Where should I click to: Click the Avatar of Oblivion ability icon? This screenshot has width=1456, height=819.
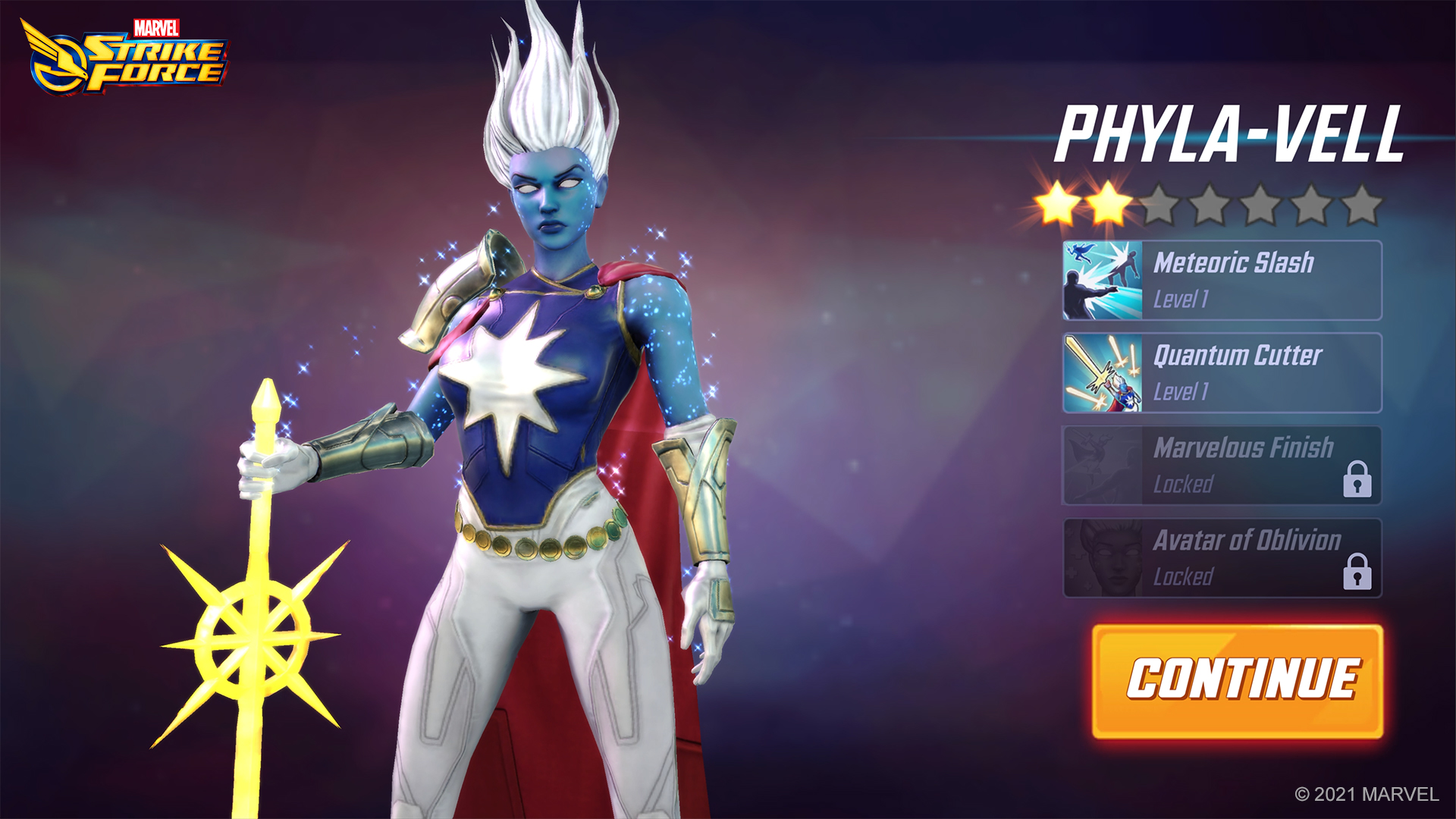(x=1102, y=559)
